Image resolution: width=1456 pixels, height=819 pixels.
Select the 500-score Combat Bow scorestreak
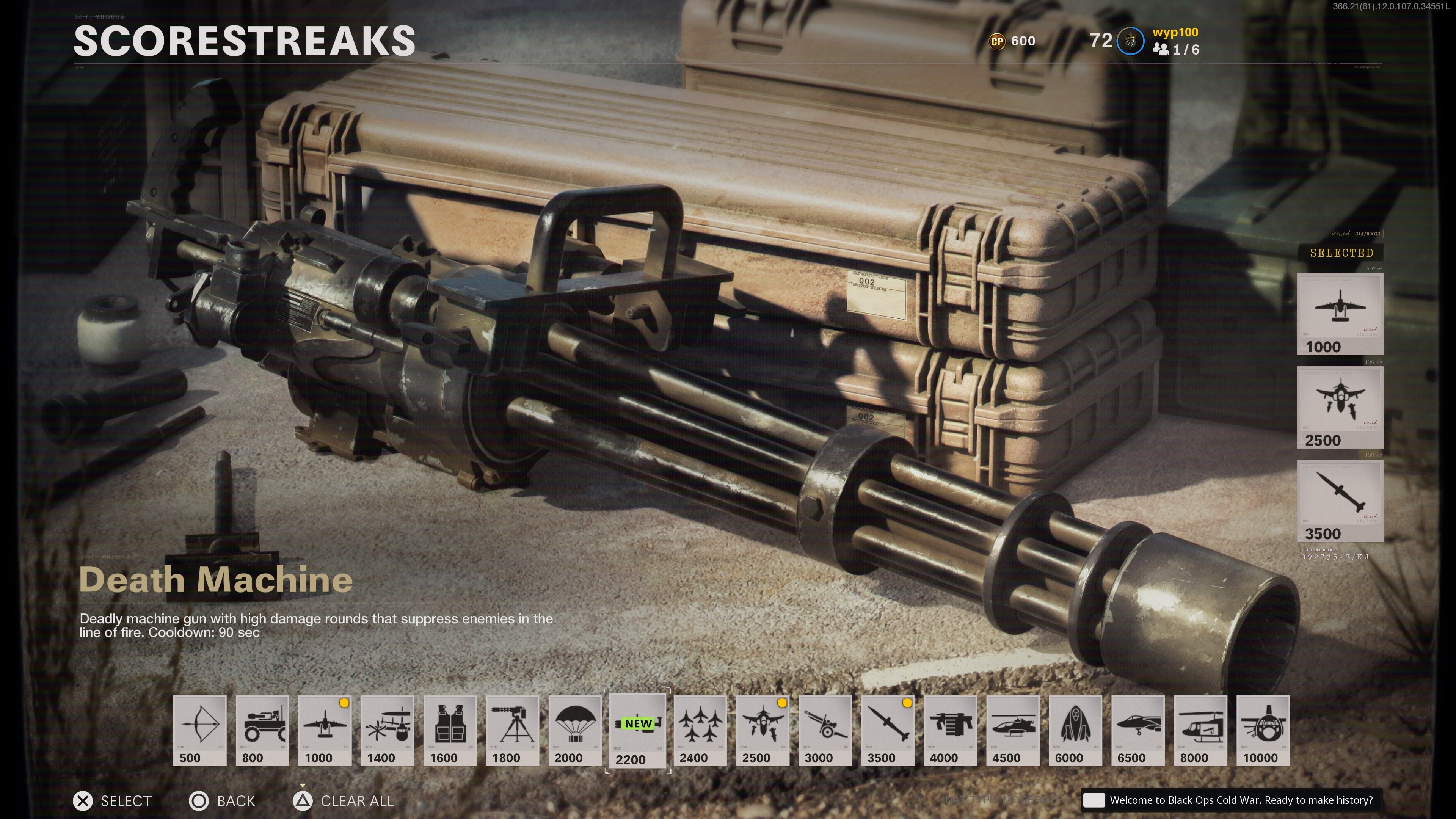(199, 730)
